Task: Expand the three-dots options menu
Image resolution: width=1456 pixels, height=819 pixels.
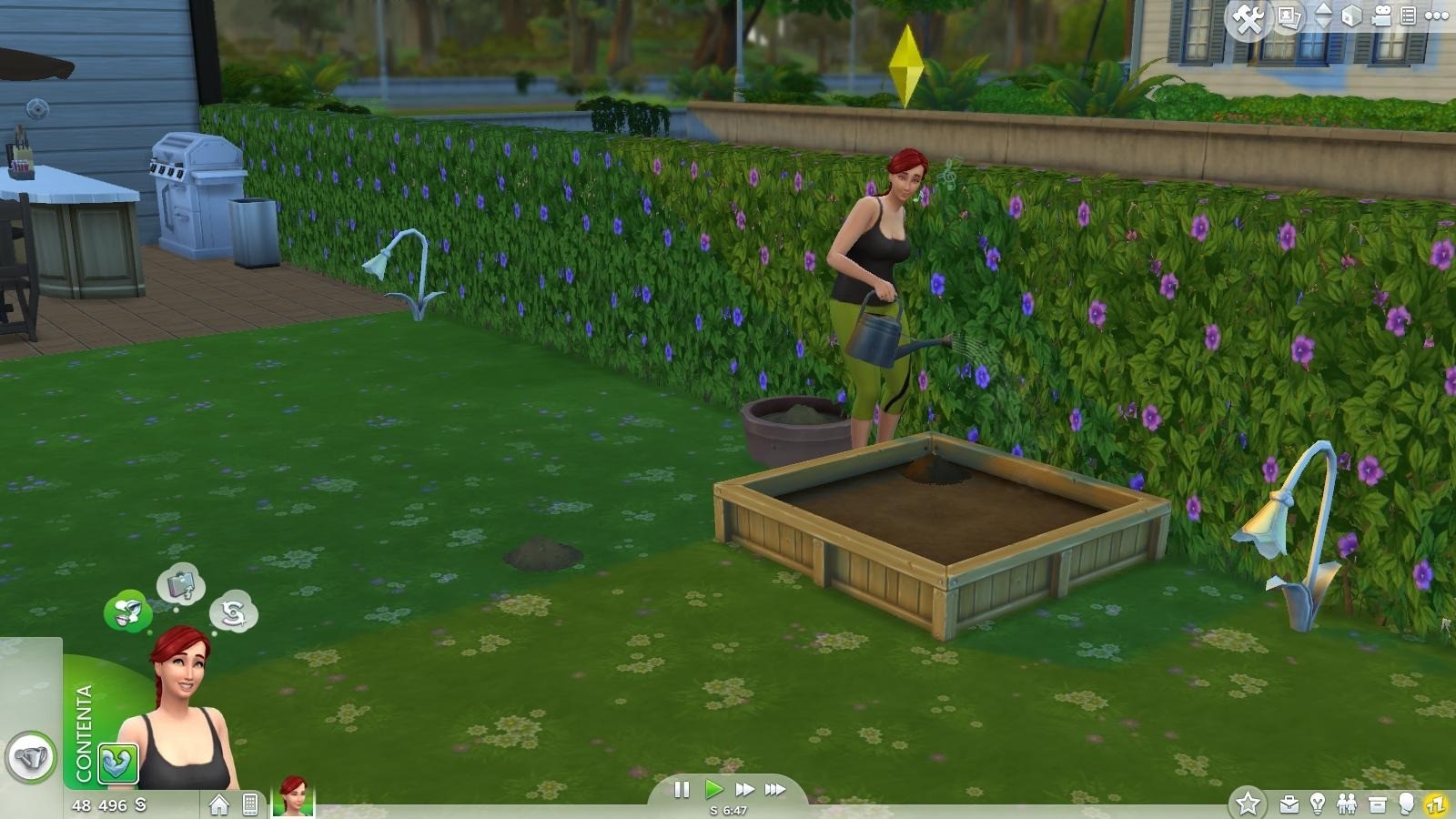Action: point(1437,15)
